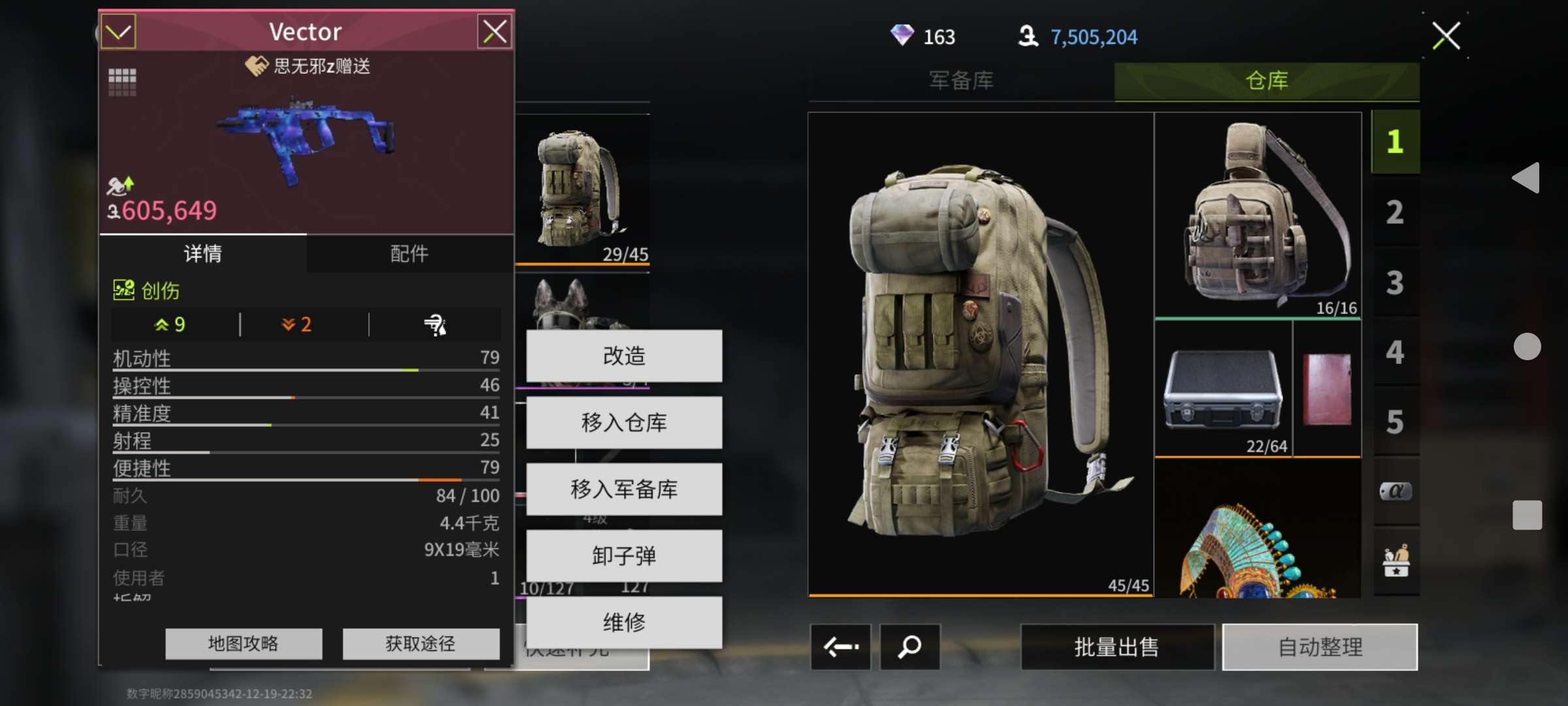Screen dimensions: 1568x706
Task: Select 移入军备库 from the context menu
Action: 624,489
